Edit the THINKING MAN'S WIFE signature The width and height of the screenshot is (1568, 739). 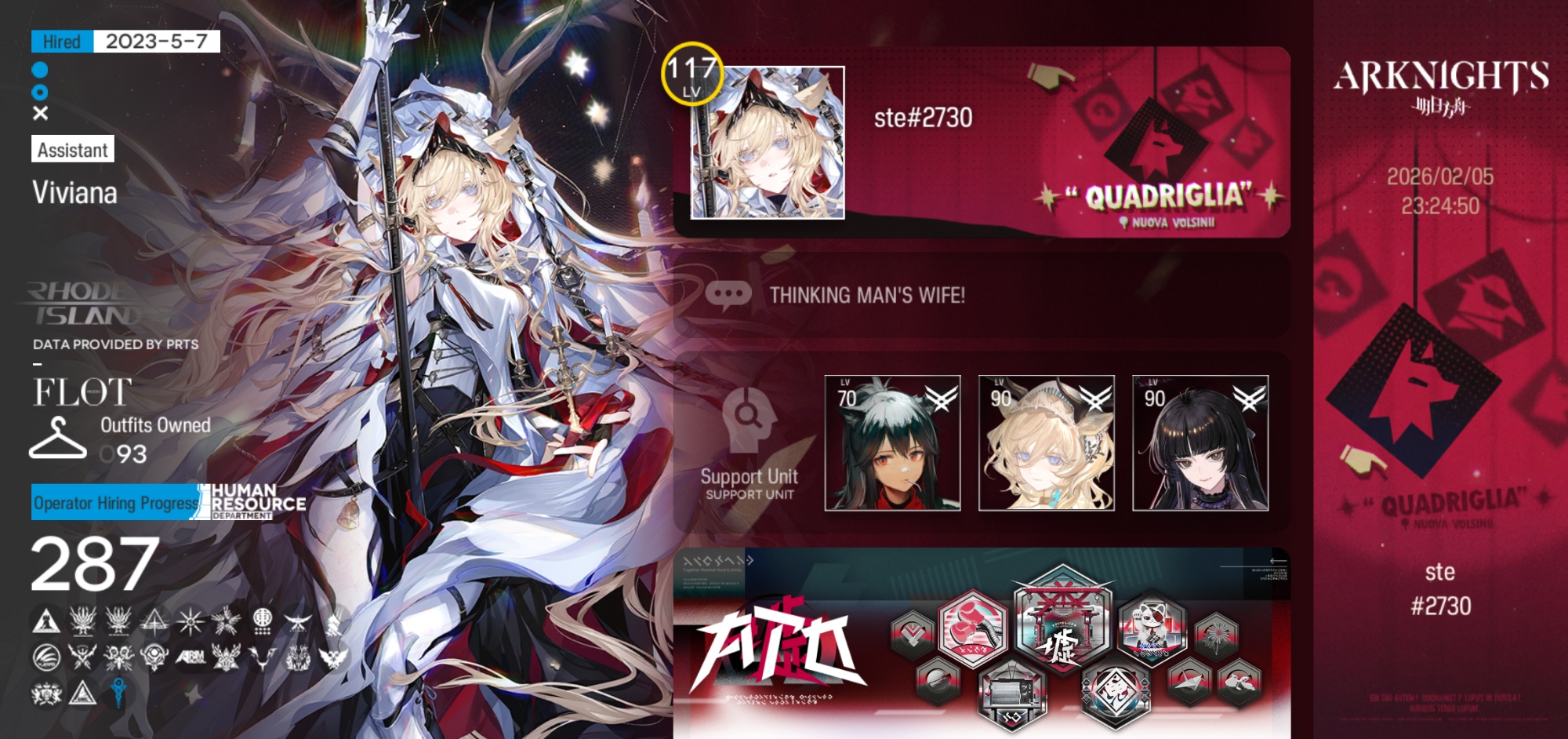tap(866, 295)
